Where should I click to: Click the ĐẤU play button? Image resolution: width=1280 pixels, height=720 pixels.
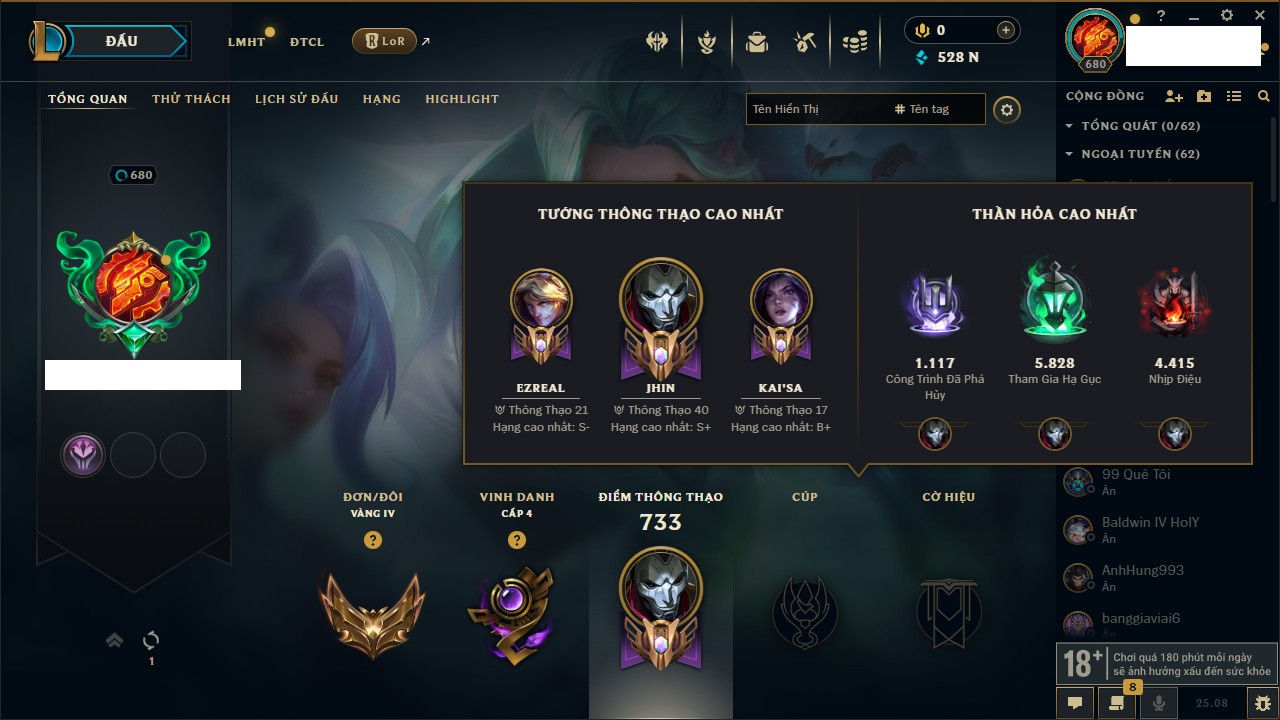121,41
